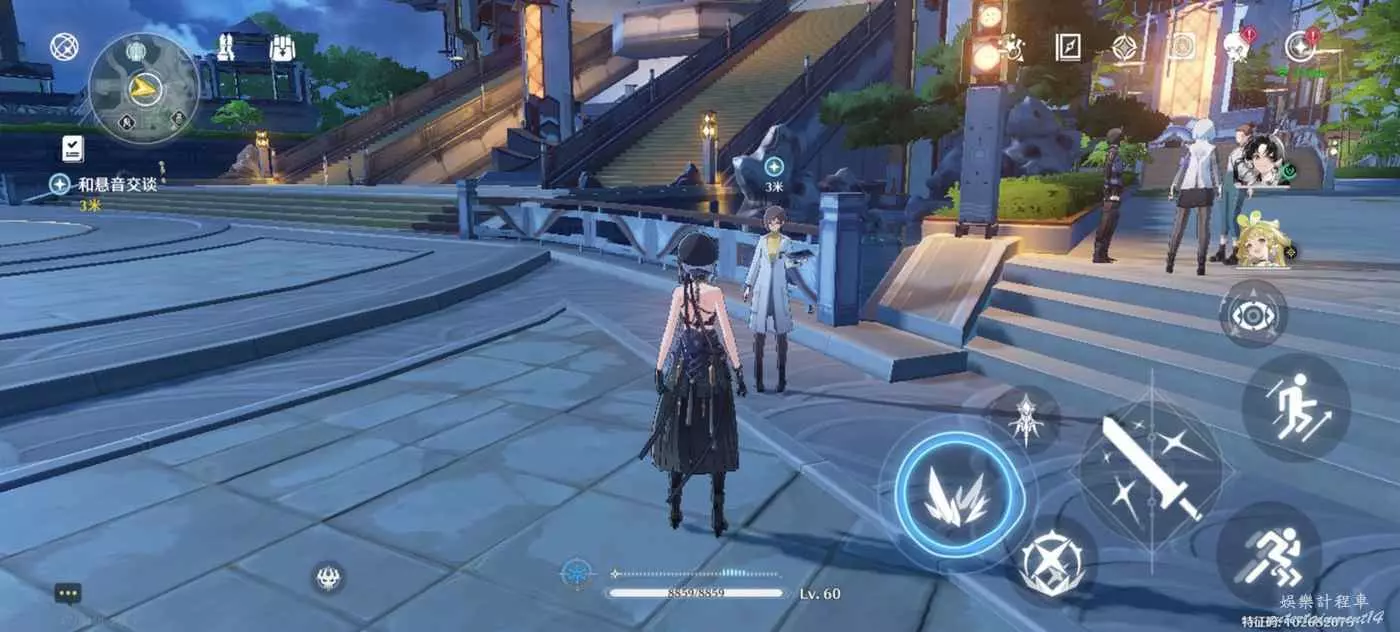1400x632 pixels.
Task: Open the quest checklist icon under minimap
Action: (72, 149)
